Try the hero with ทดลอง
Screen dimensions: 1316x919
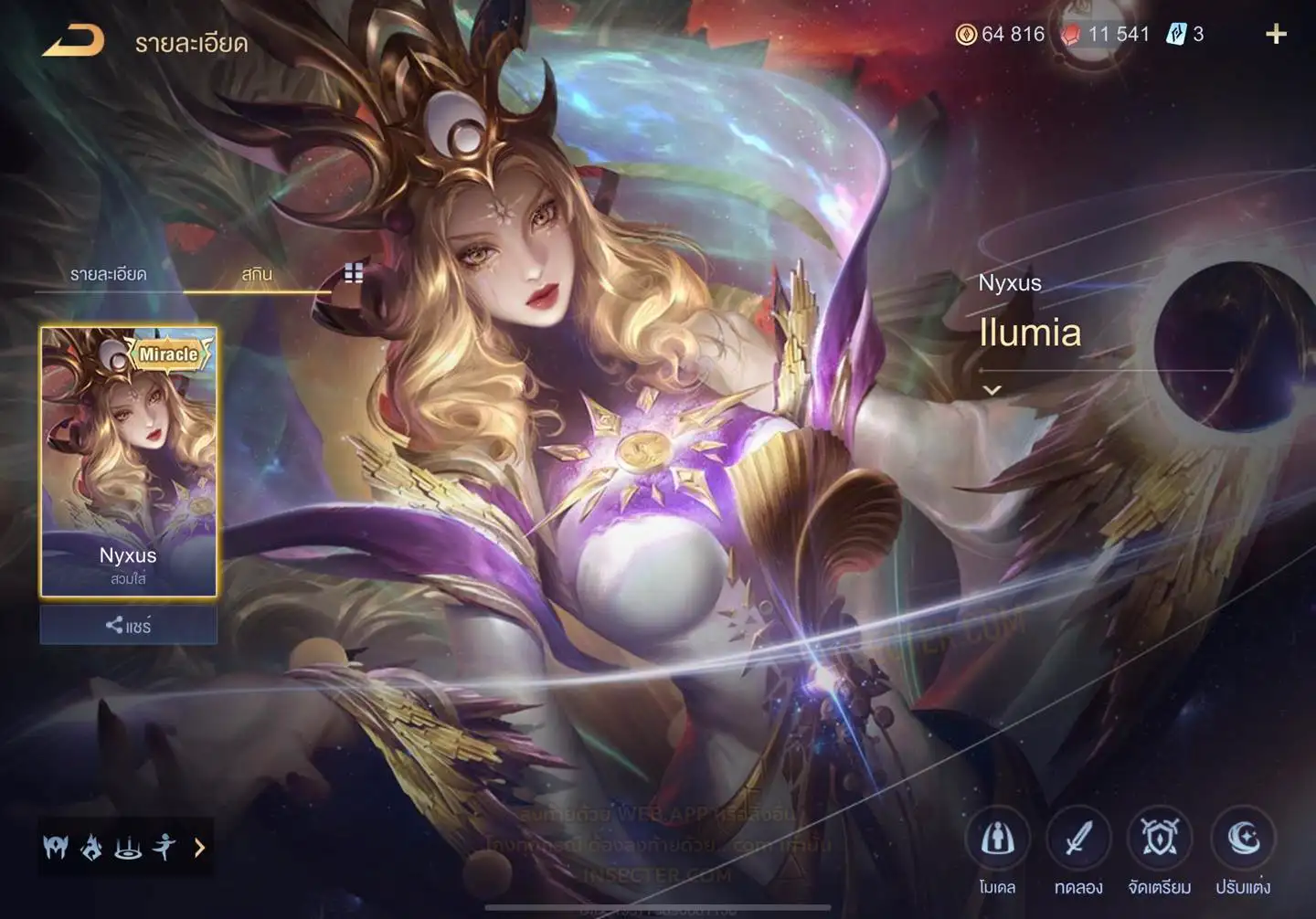[1078, 839]
